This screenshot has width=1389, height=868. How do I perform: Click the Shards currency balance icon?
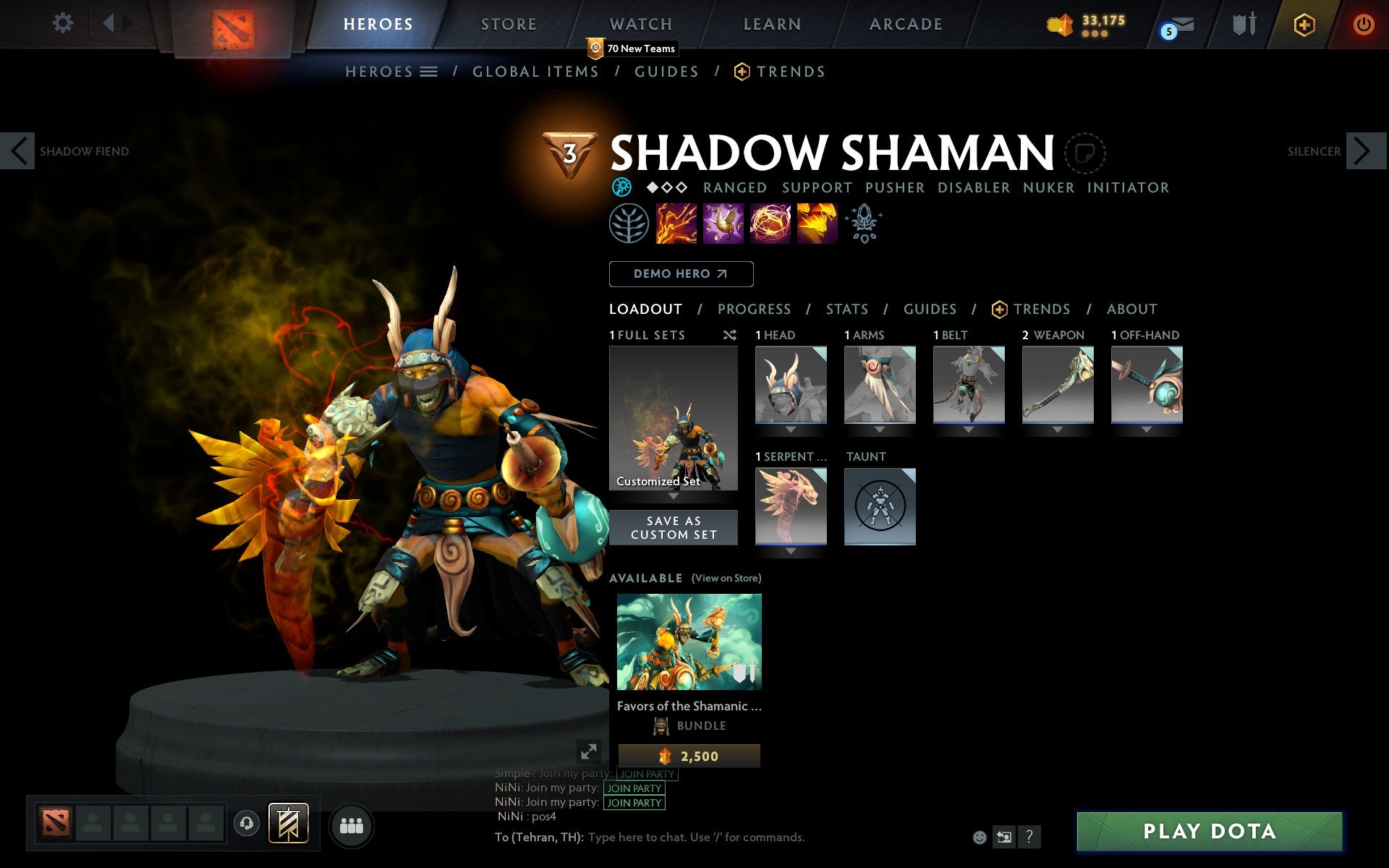click(x=1061, y=24)
